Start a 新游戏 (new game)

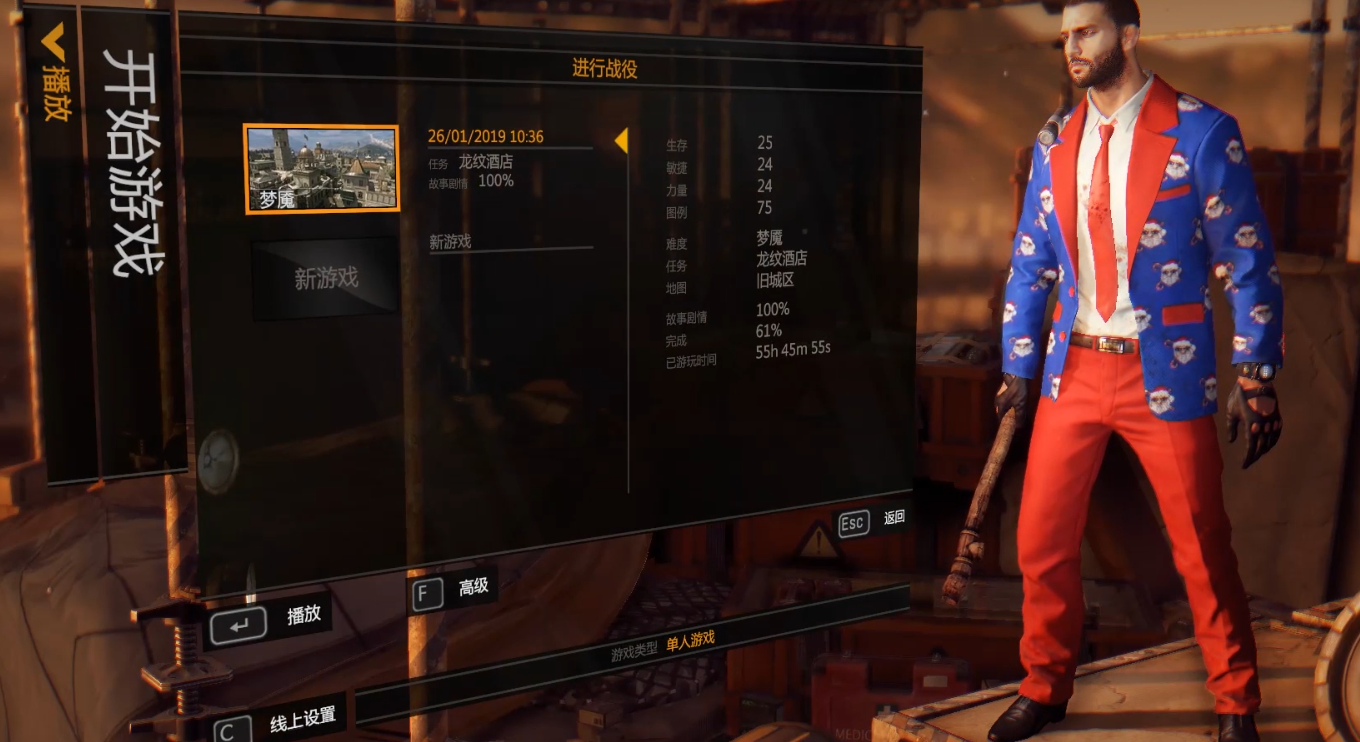point(325,278)
